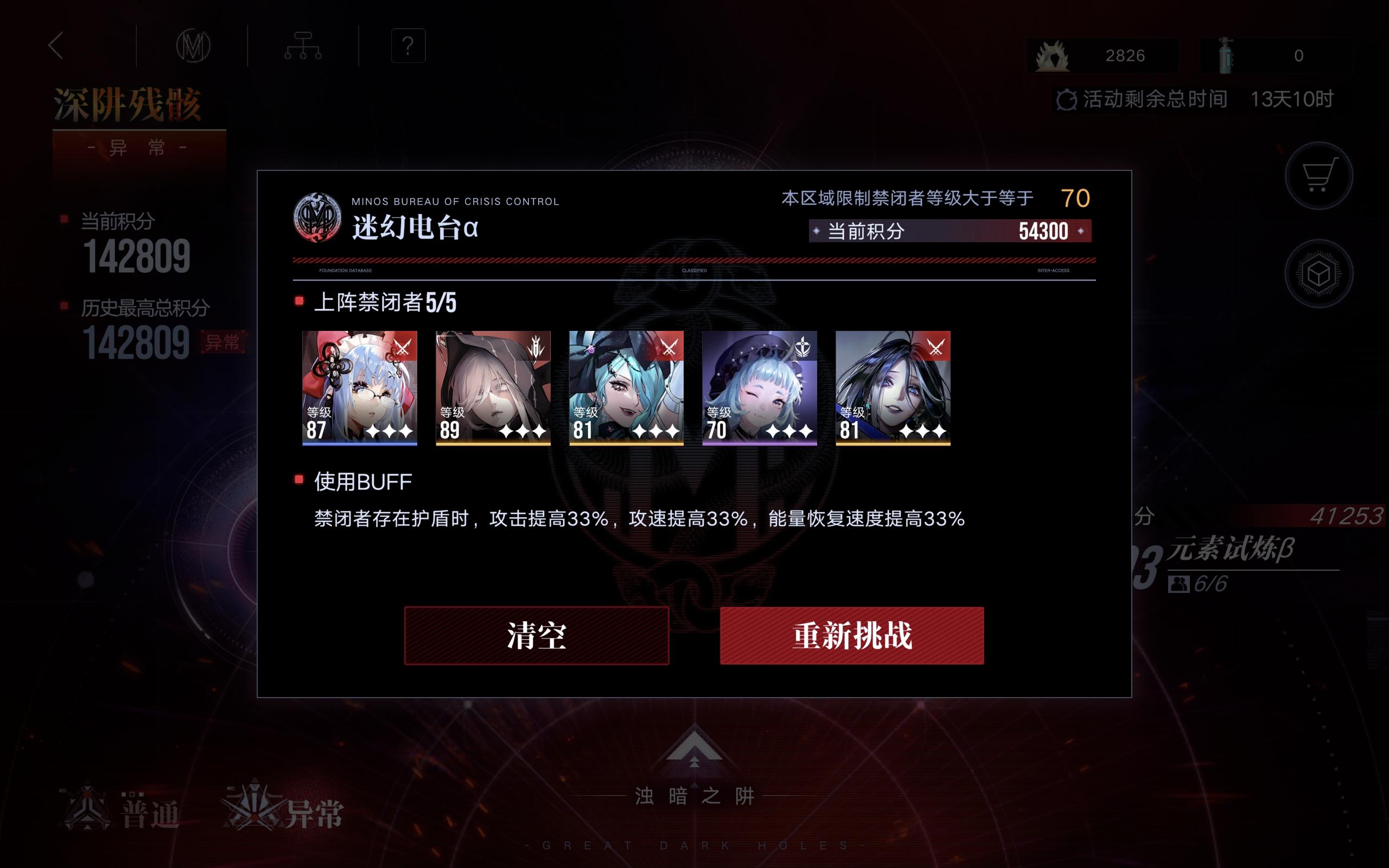This screenshot has width=1389, height=868.
Task: Open the help question mark icon
Action: (x=407, y=47)
